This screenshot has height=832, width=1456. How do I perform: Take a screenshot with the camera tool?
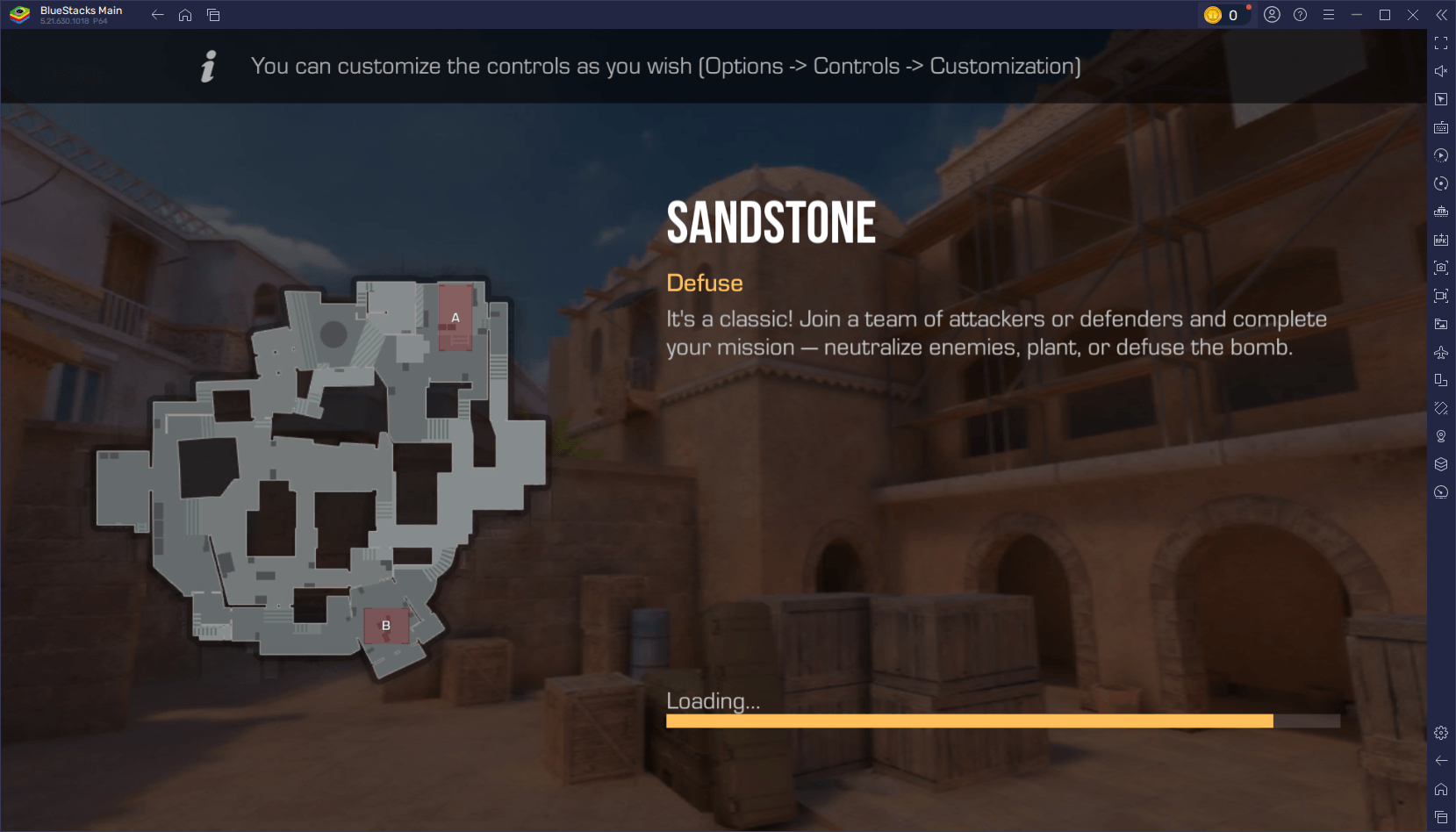[x=1441, y=268]
